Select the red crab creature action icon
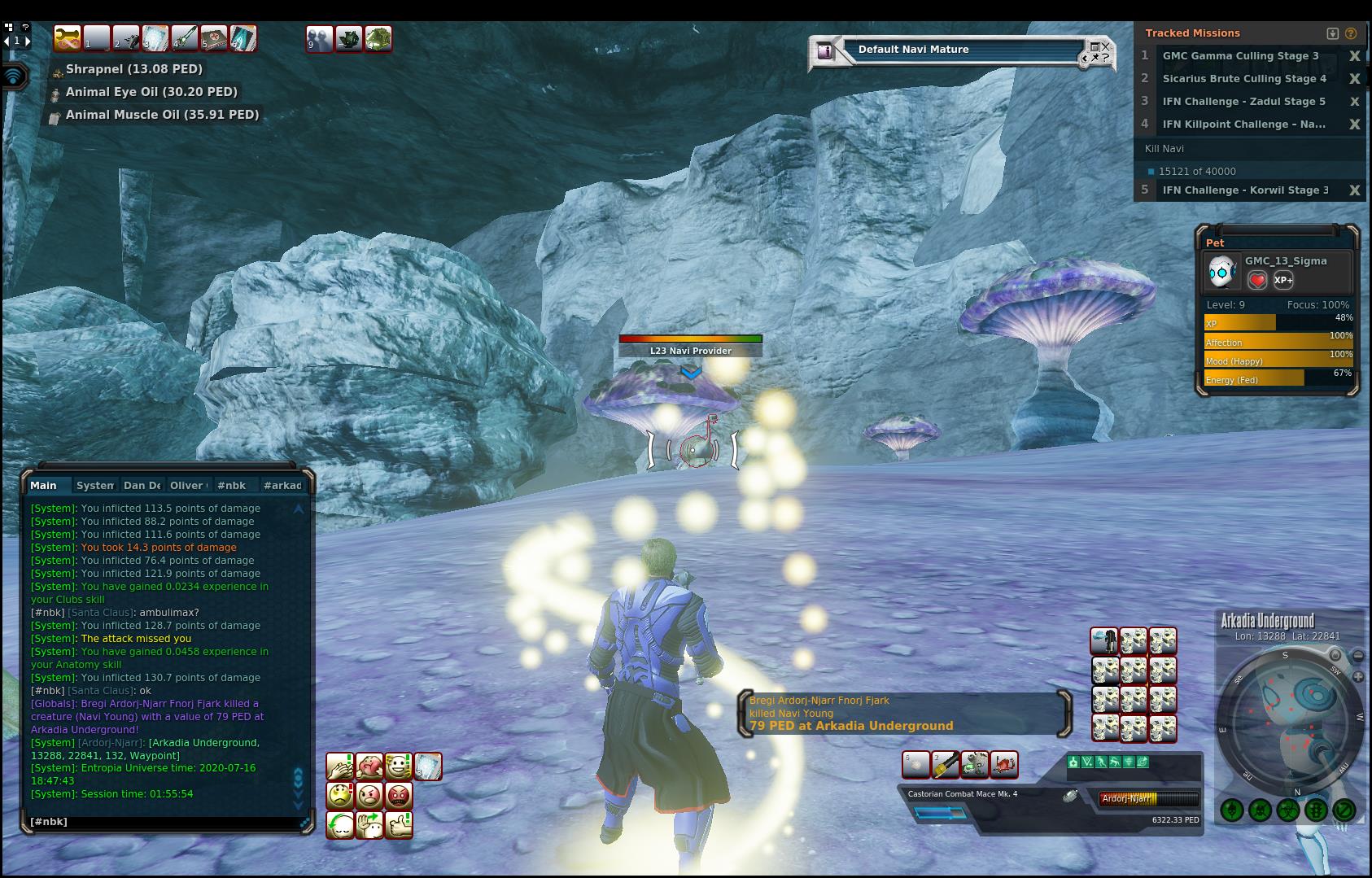Viewport: 1372px width, 878px height. coord(1005,765)
